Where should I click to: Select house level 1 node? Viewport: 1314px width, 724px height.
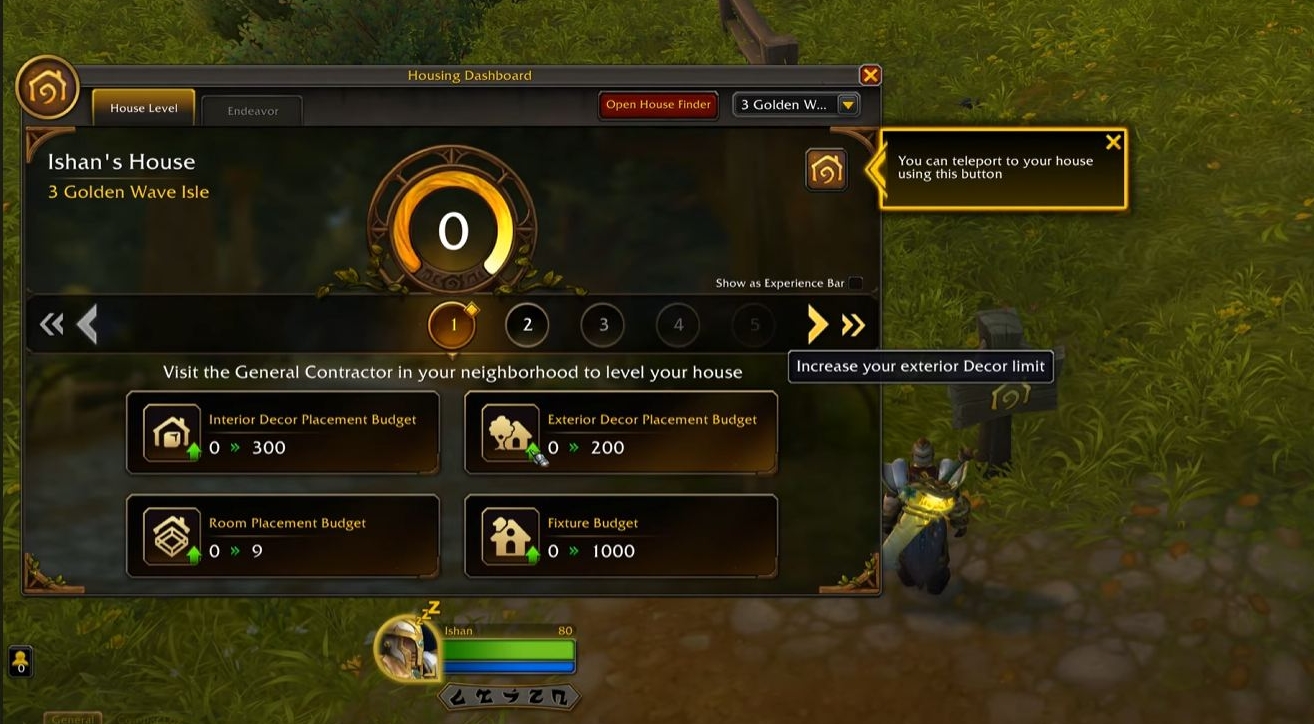(x=452, y=324)
